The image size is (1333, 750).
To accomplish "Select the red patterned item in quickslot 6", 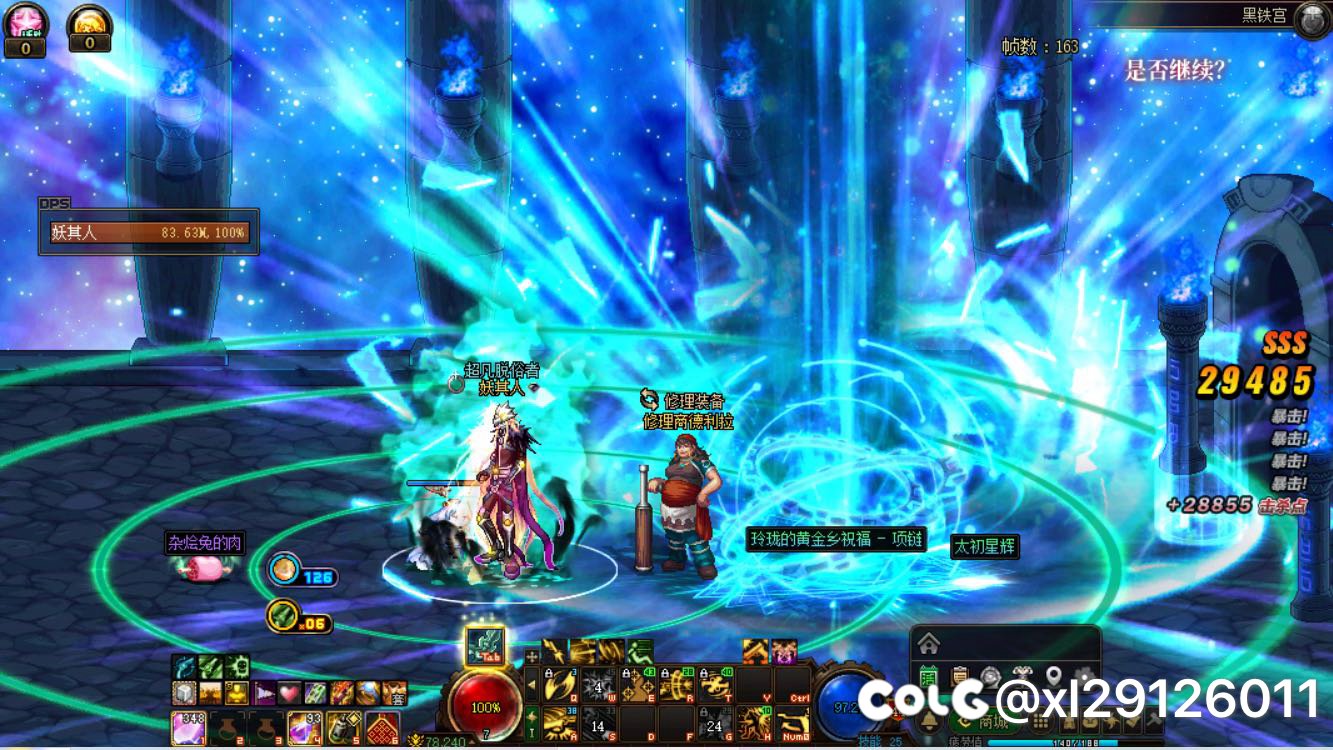I will pyautogui.click(x=382, y=727).
